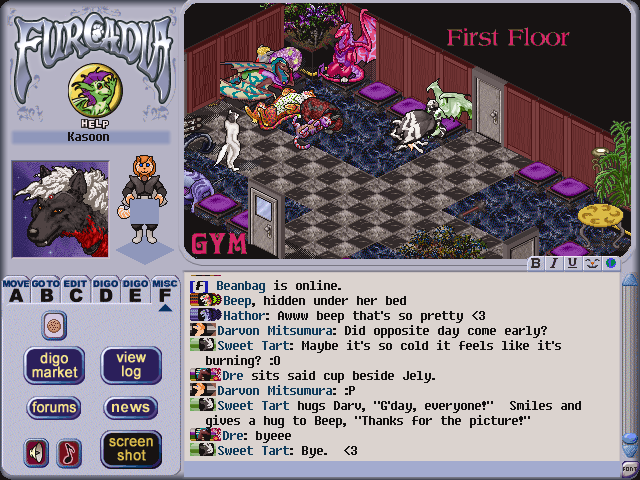
Task: Enable underline chat text formatting
Action: point(572,264)
